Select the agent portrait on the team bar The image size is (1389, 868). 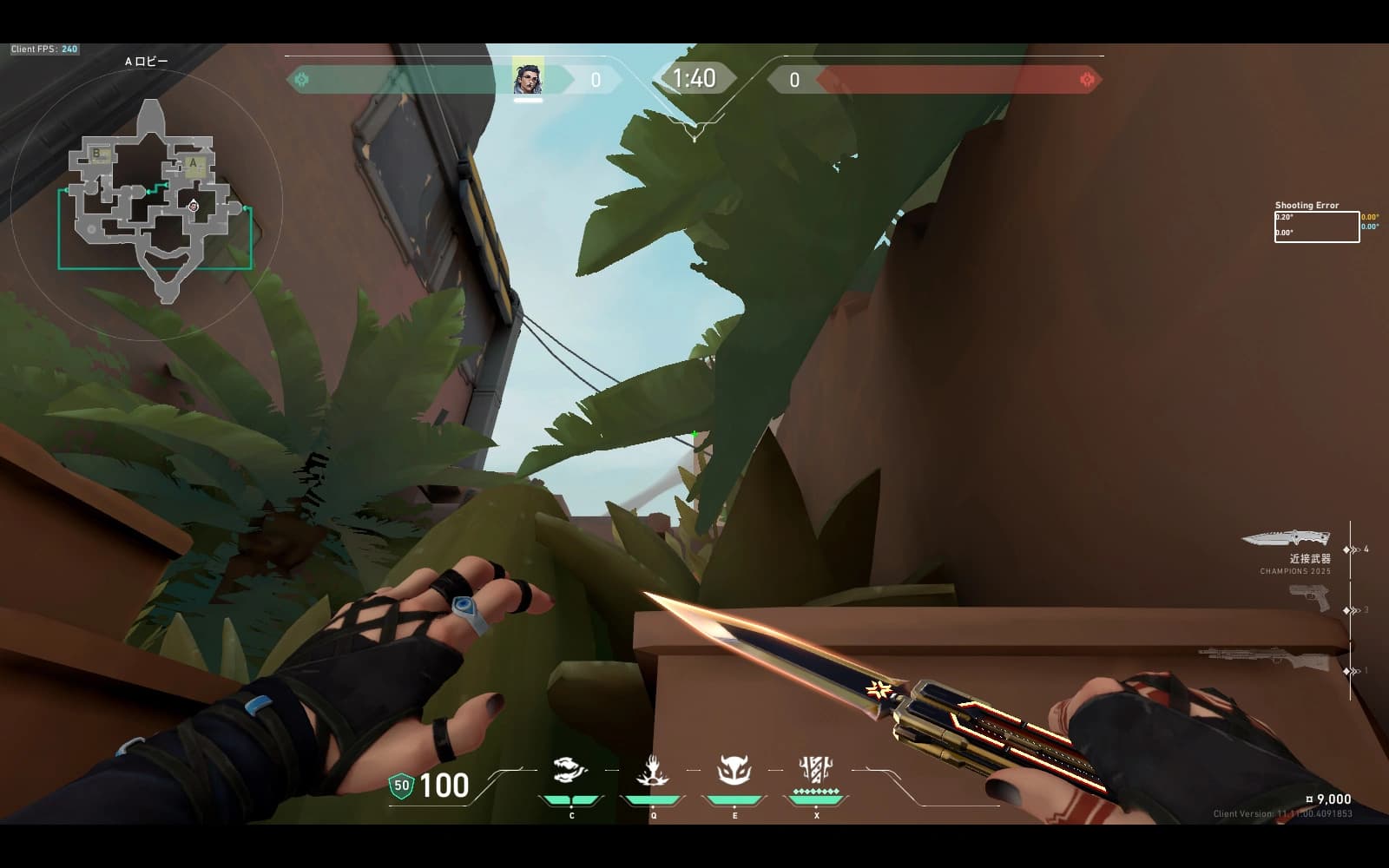pyautogui.click(x=527, y=76)
